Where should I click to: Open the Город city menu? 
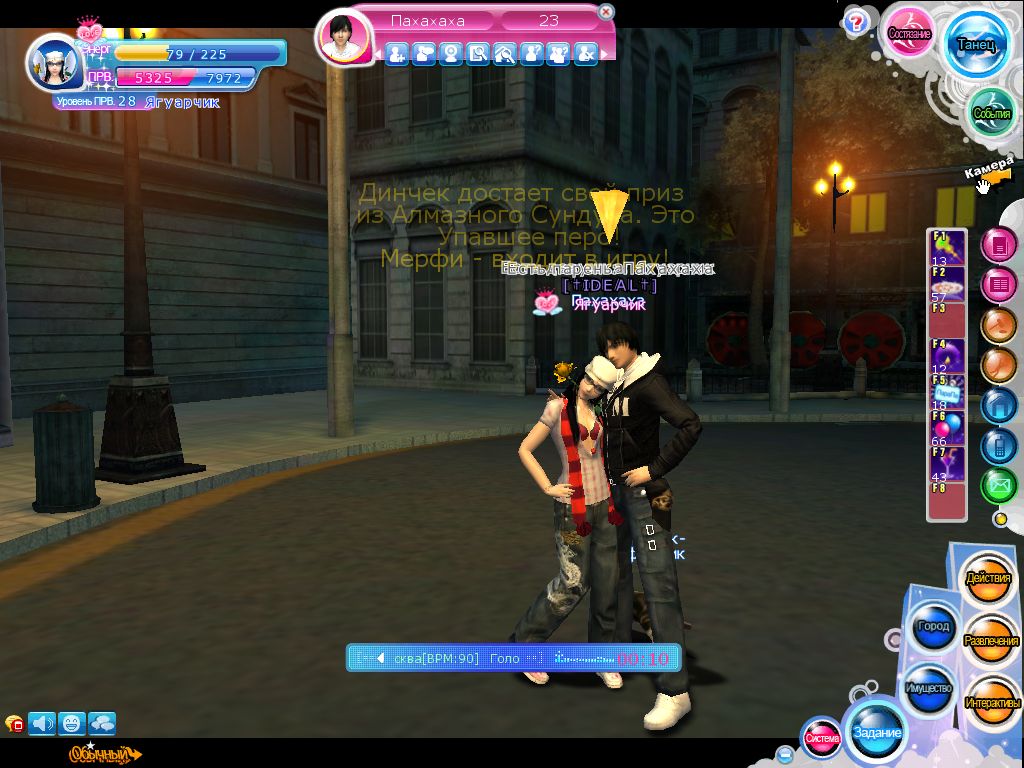click(x=932, y=627)
